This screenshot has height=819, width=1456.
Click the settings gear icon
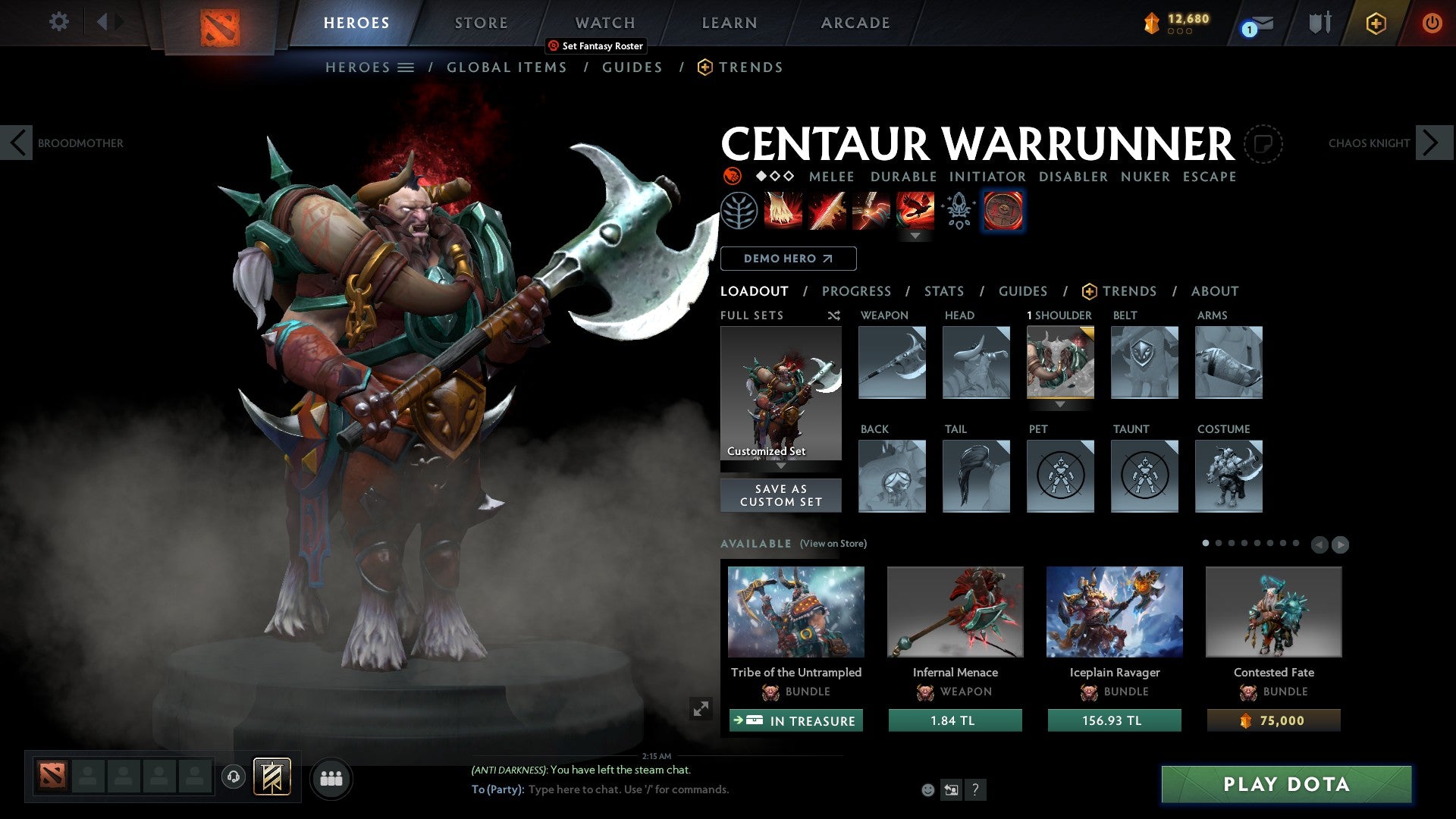tap(58, 22)
